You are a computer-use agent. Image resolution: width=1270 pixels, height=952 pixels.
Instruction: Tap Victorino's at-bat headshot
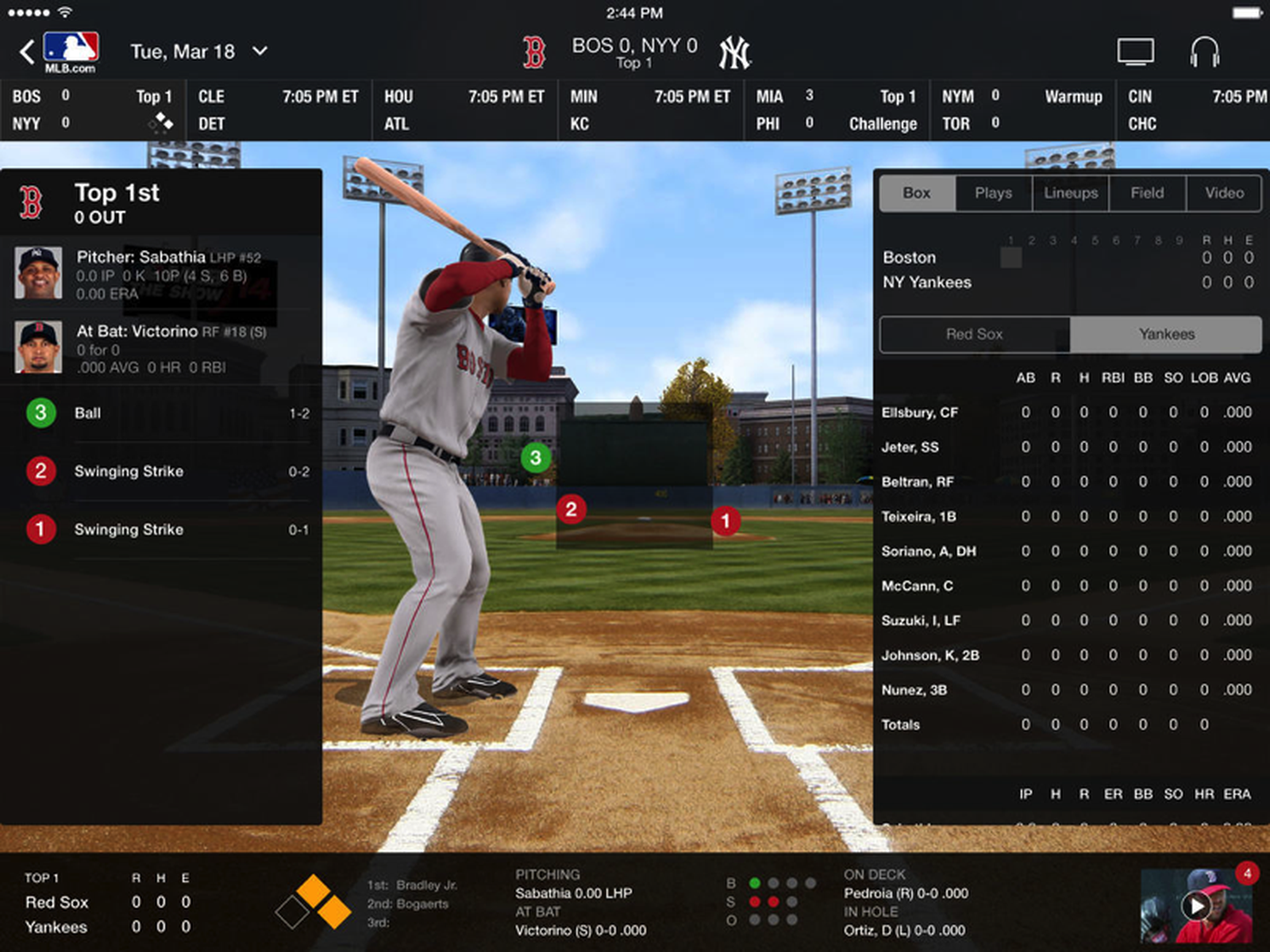point(37,347)
